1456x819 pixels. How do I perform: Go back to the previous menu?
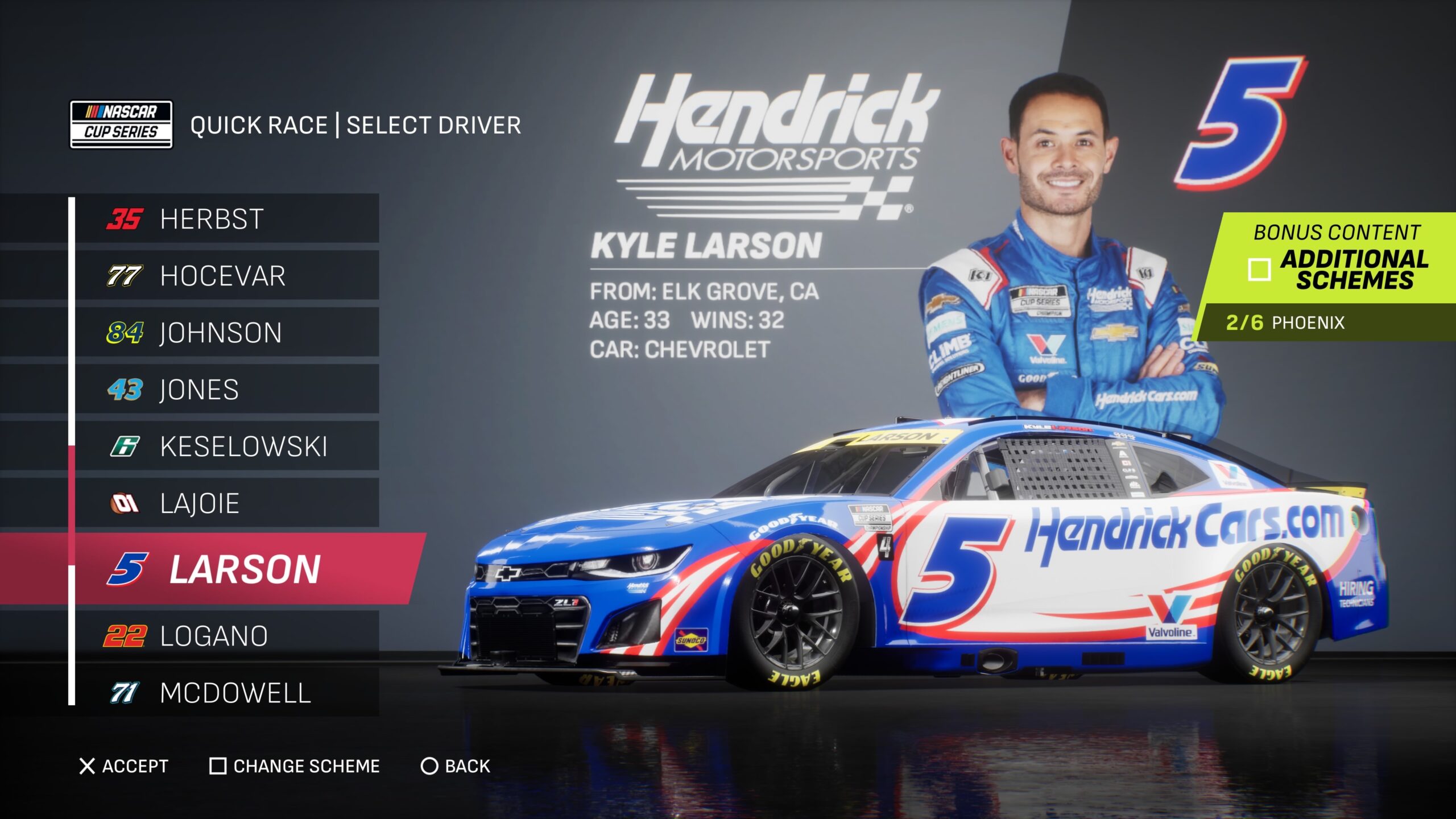tap(456, 766)
